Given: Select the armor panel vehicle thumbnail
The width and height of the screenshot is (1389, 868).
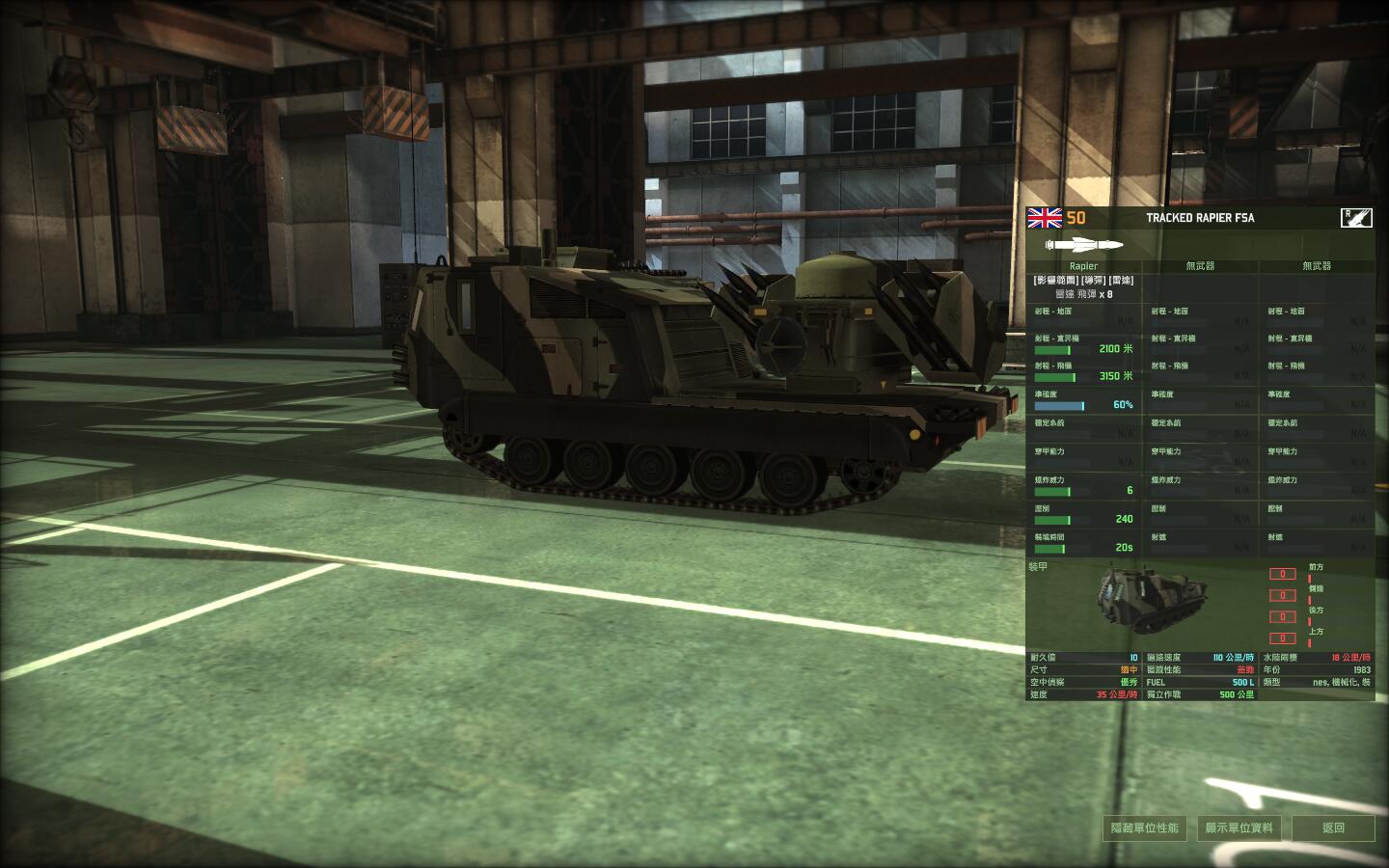Looking at the screenshot, I should [x=1143, y=600].
